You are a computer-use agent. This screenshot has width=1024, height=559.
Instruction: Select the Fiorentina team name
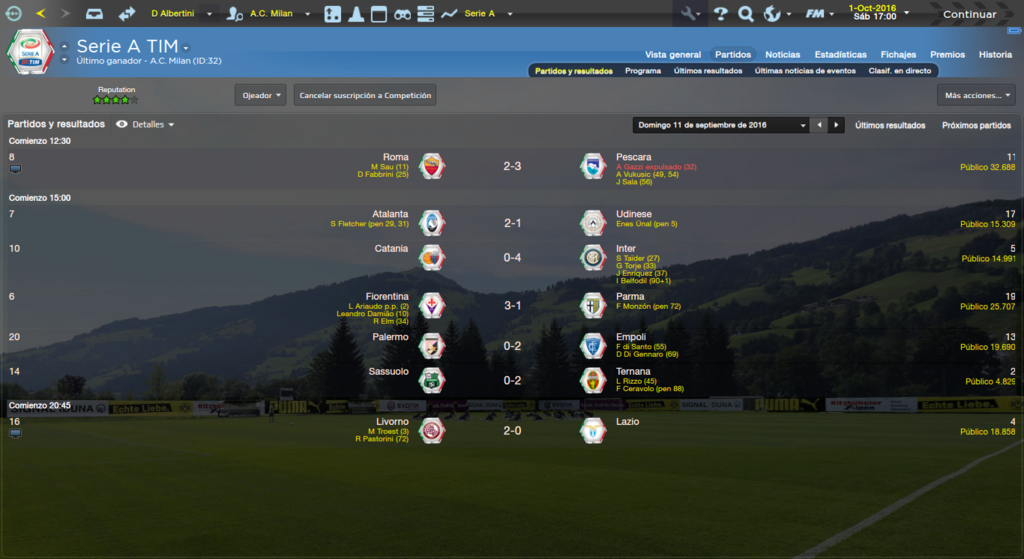click(388, 296)
